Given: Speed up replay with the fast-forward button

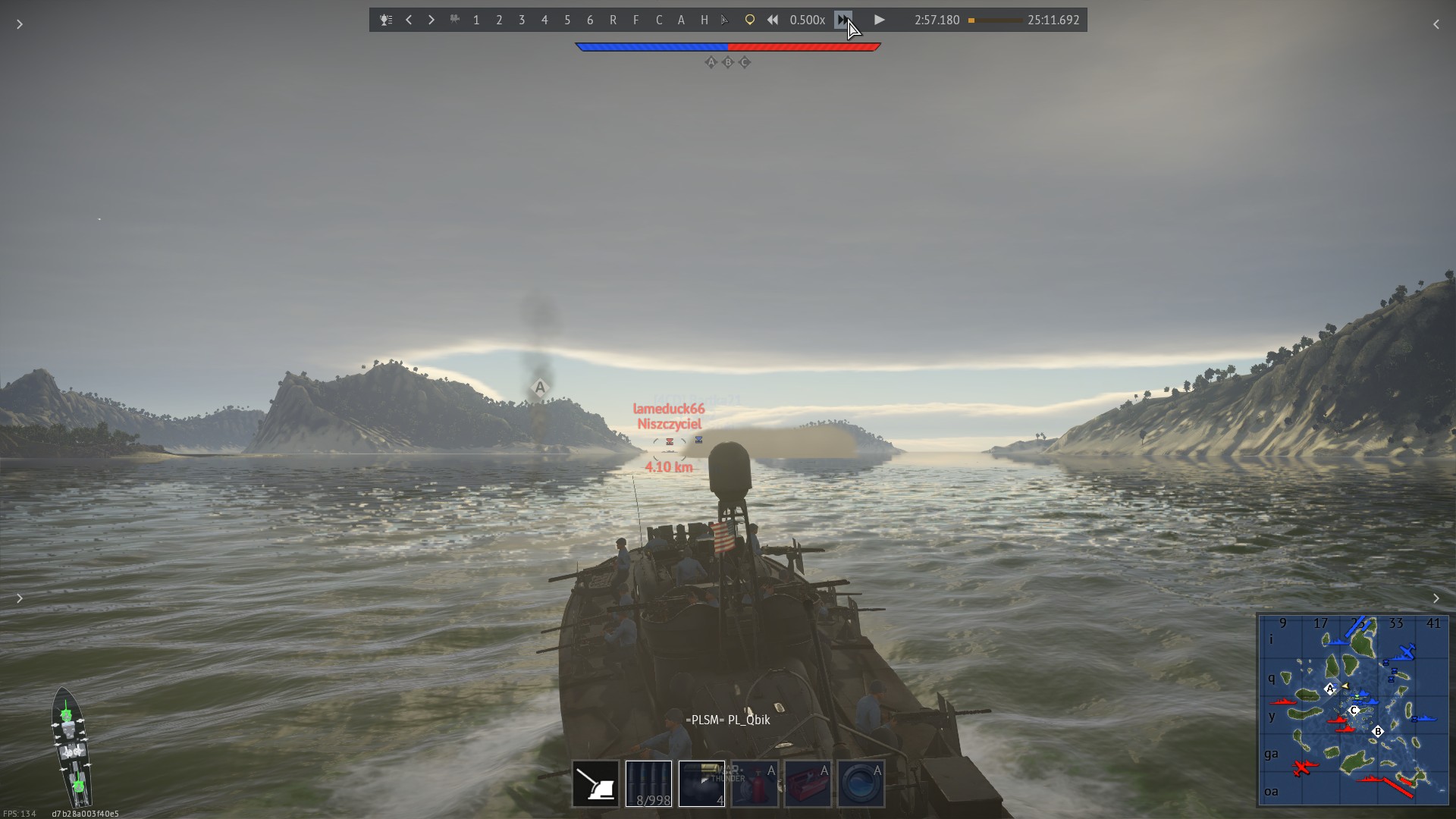Looking at the screenshot, I should [x=843, y=20].
